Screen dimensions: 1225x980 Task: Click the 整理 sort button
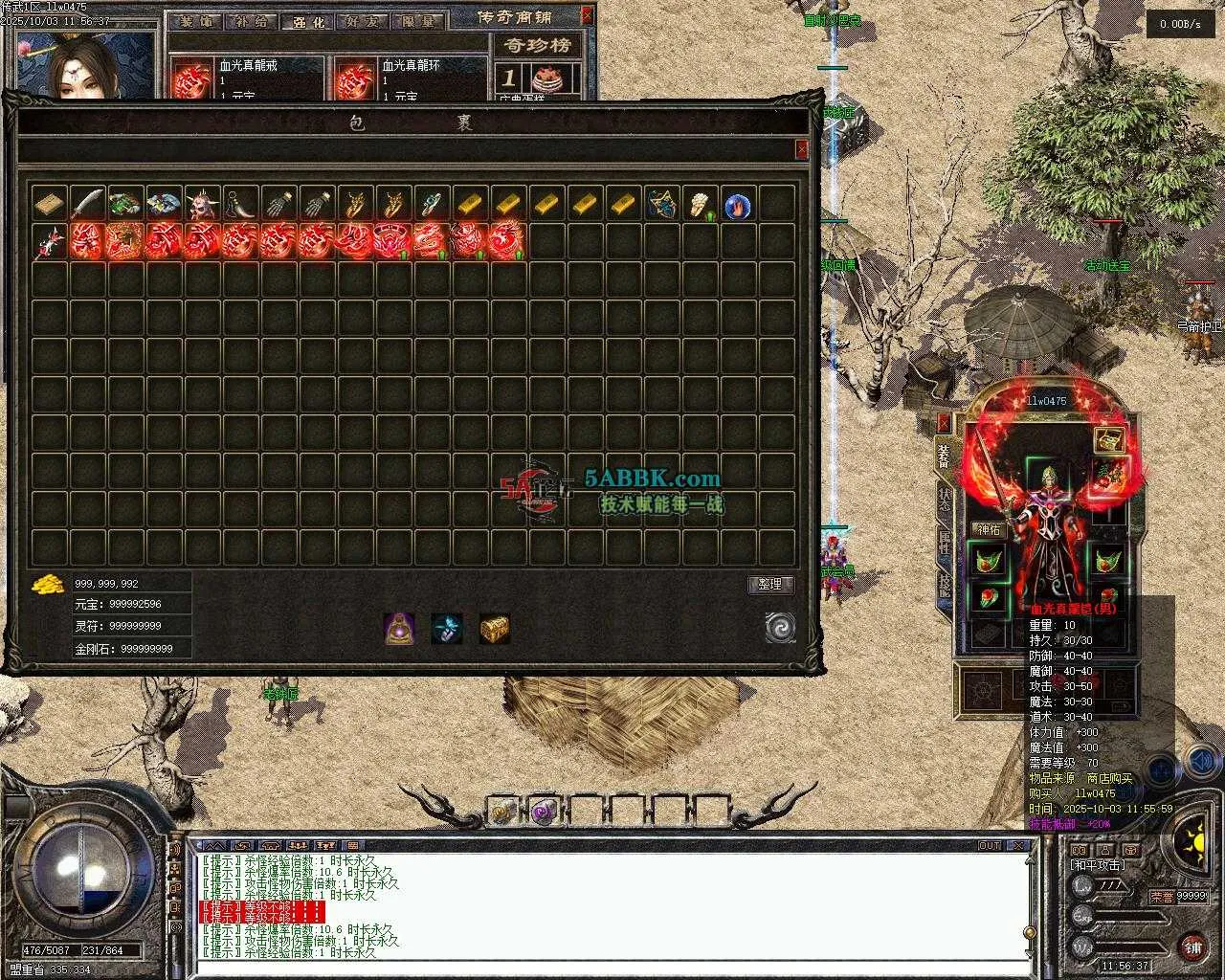pyautogui.click(x=770, y=585)
